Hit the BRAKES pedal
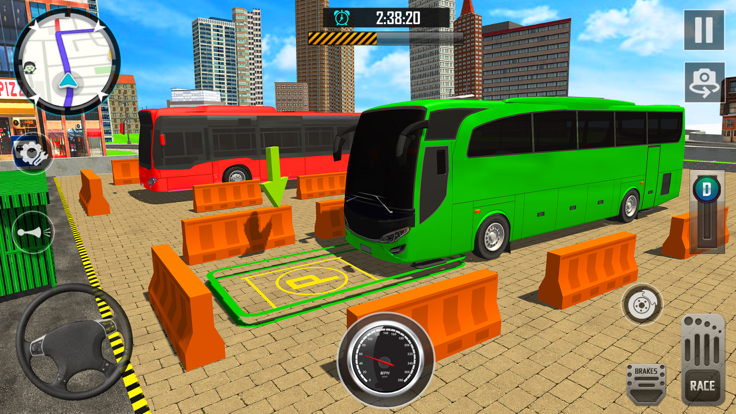736x414 pixels. pyautogui.click(x=646, y=382)
